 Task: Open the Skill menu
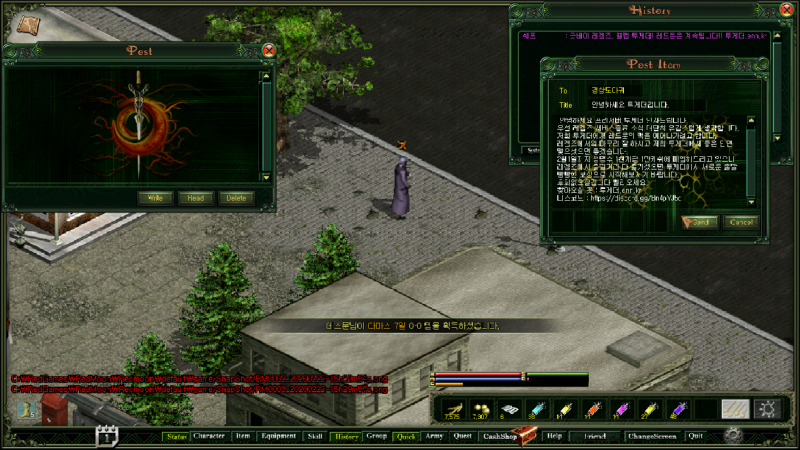(315, 436)
